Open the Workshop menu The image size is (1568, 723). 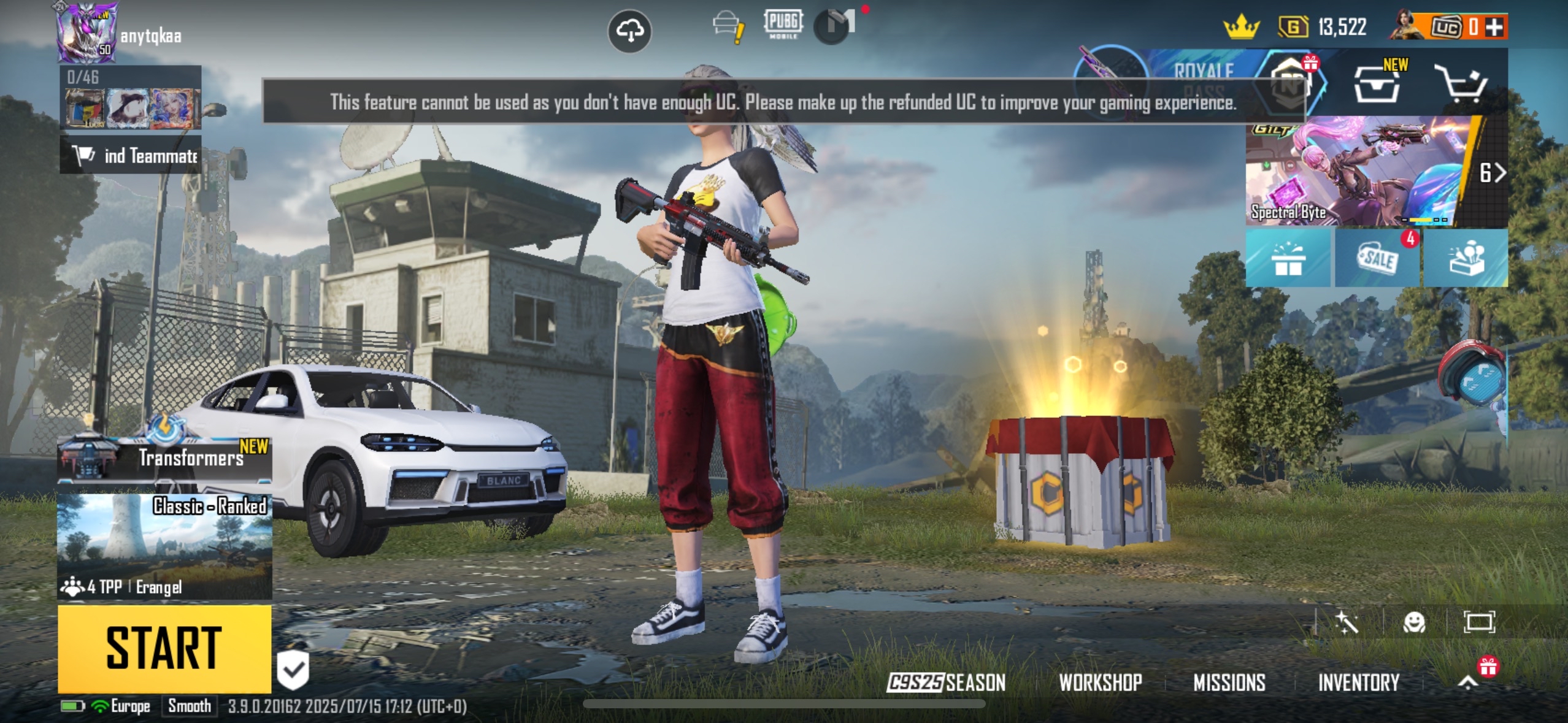pos(1100,682)
